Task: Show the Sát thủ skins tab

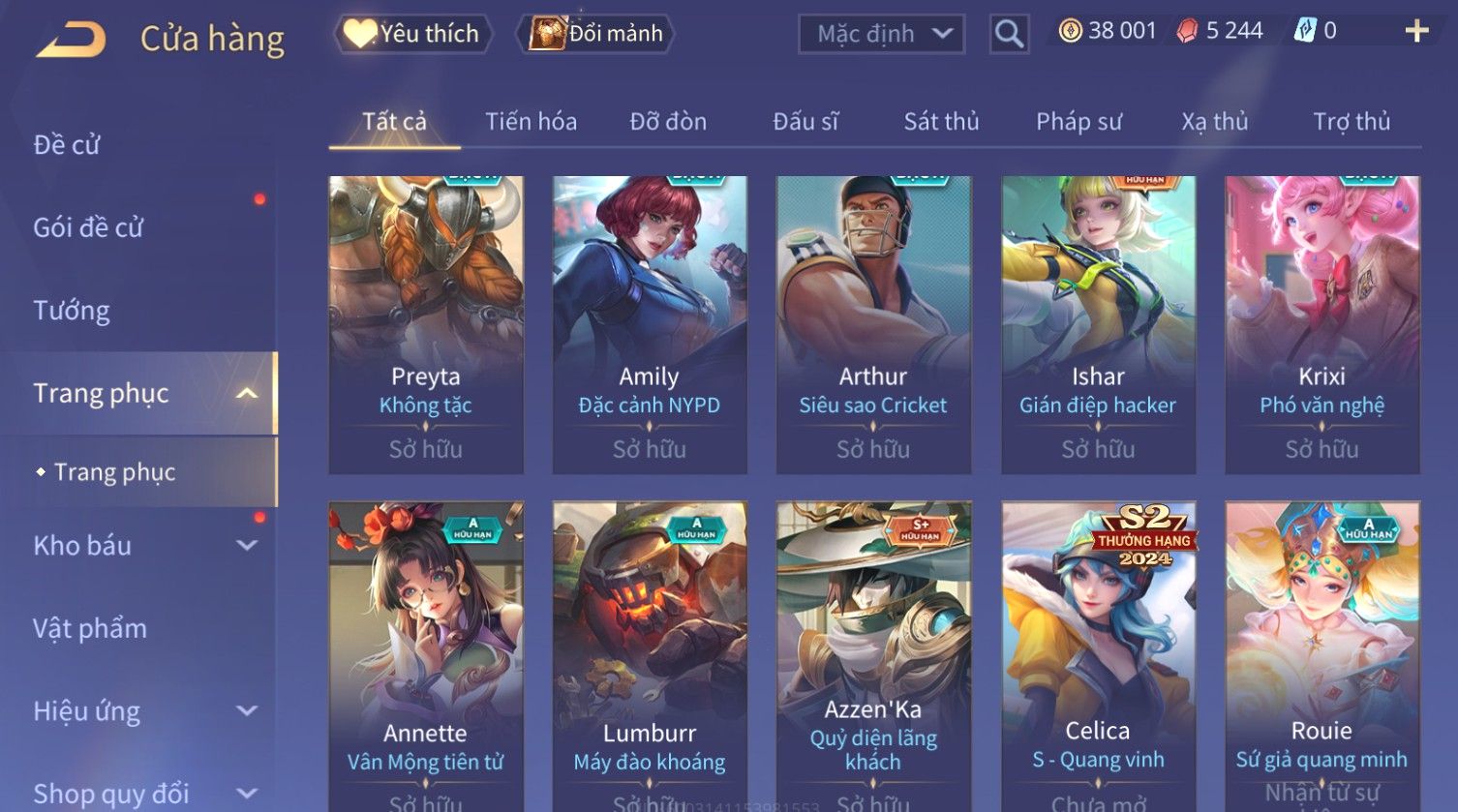Action: 941,122
